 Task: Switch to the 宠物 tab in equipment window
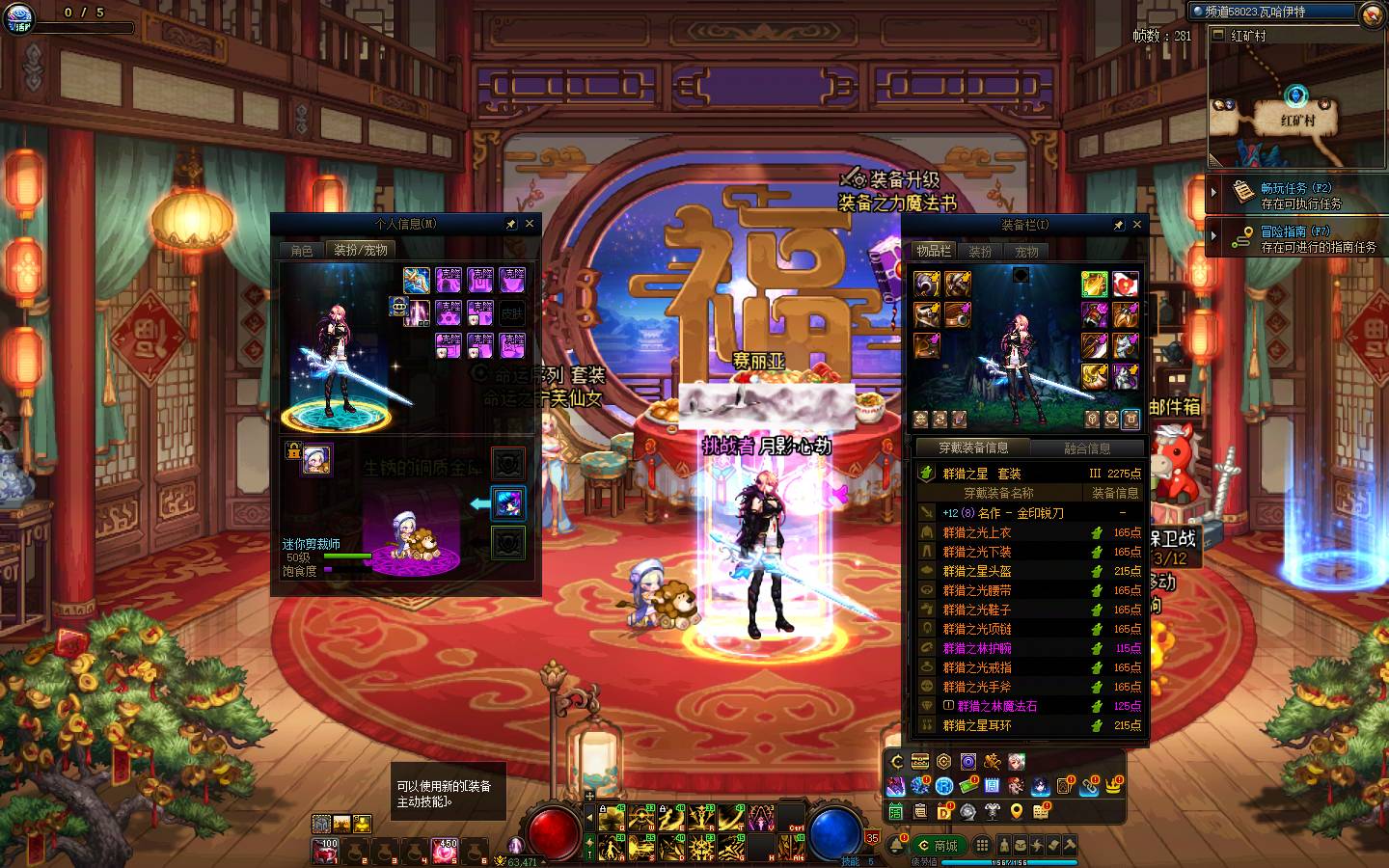(x=1026, y=251)
